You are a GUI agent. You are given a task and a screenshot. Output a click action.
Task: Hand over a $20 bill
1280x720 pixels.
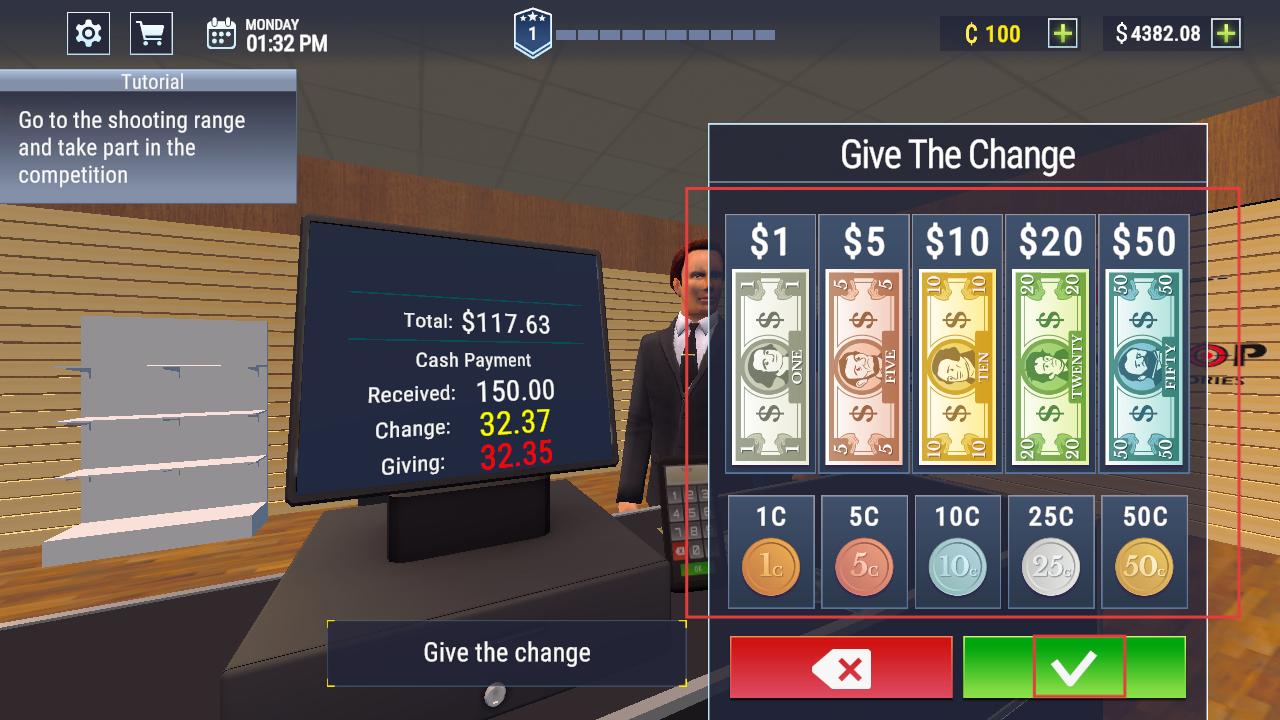pos(1050,366)
